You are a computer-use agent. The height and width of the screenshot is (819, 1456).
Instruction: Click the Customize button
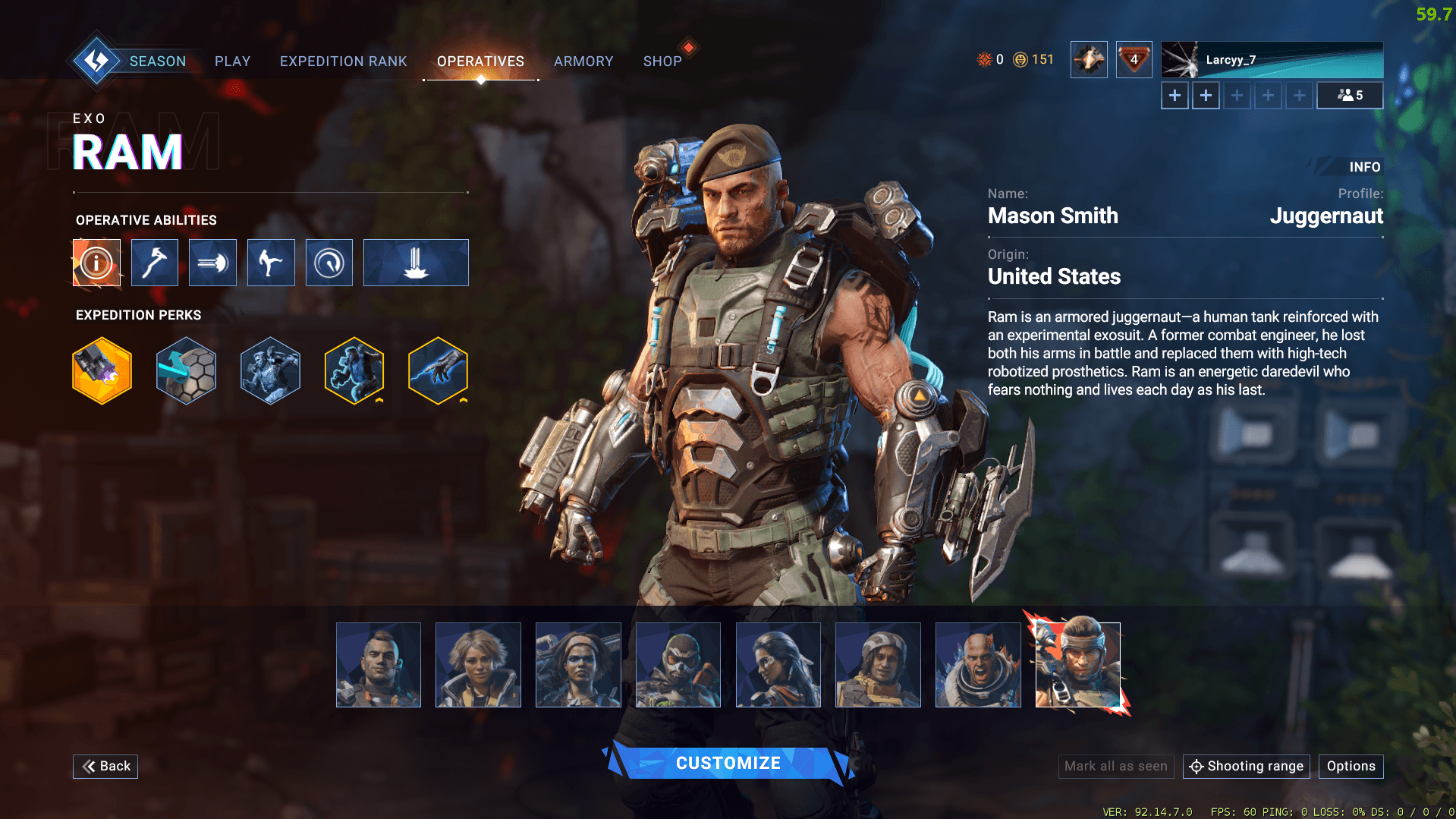[728, 763]
